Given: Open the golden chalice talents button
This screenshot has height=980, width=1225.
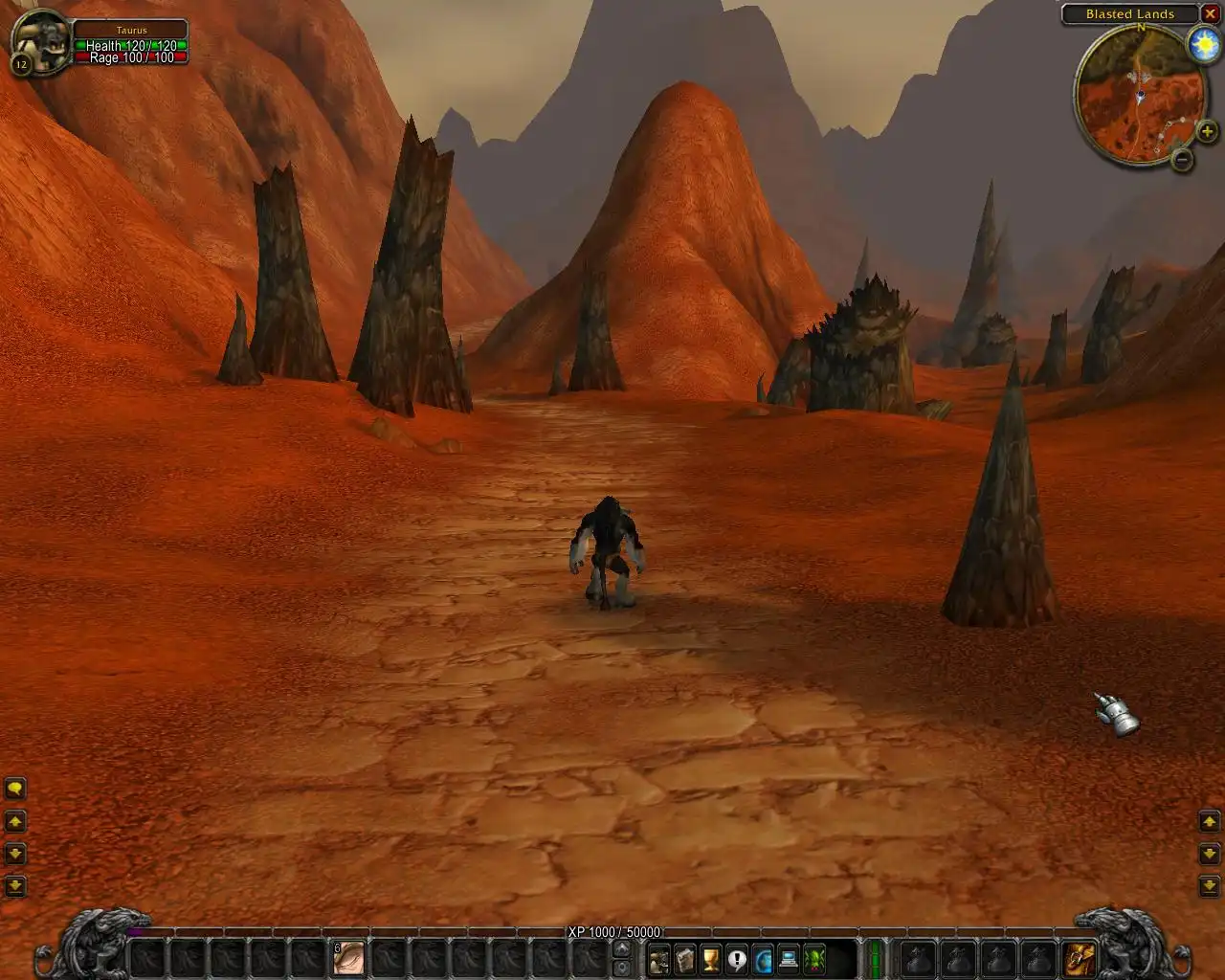Looking at the screenshot, I should [x=710, y=958].
